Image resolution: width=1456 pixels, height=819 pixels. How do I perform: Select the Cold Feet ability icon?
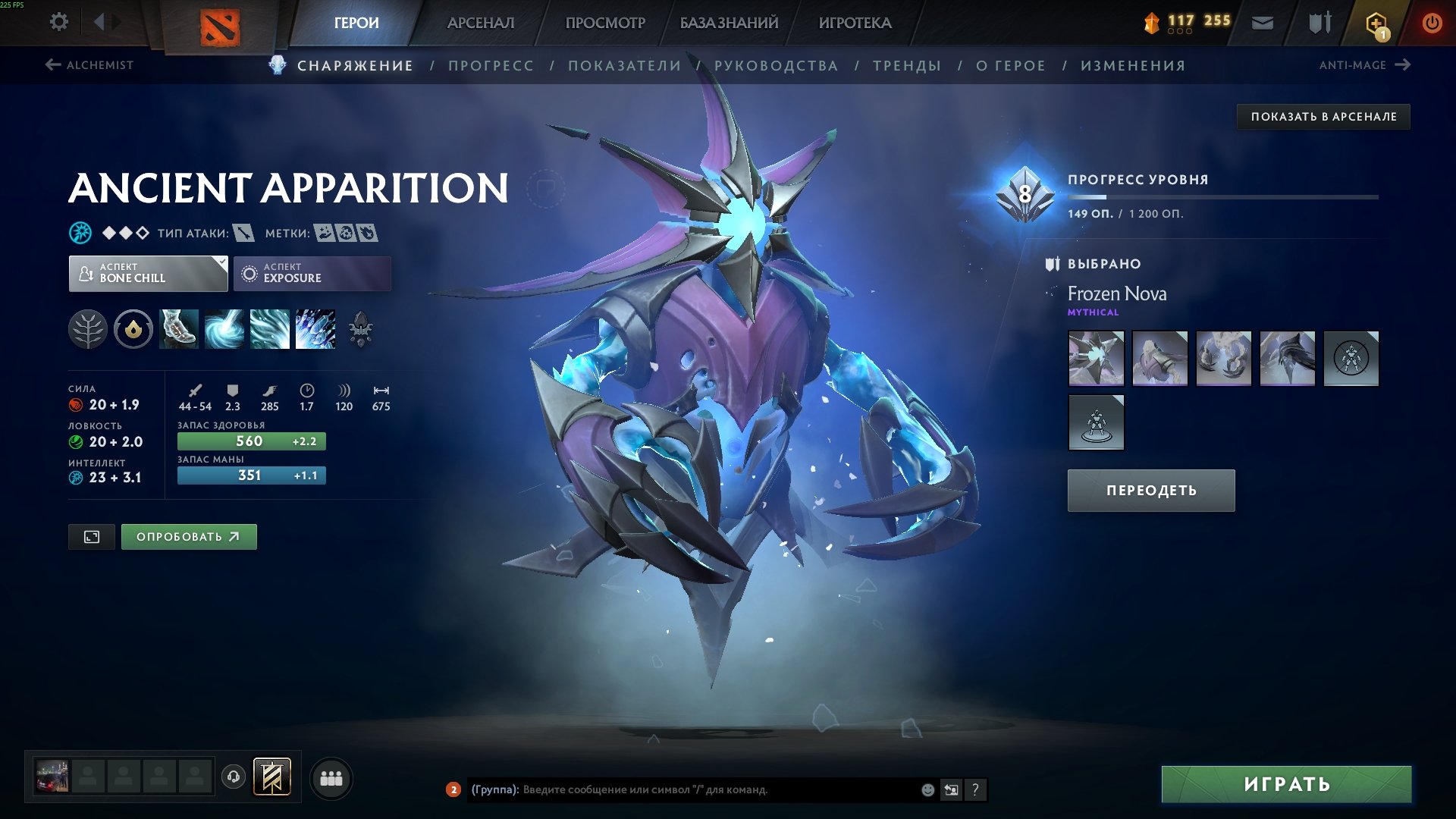(178, 329)
